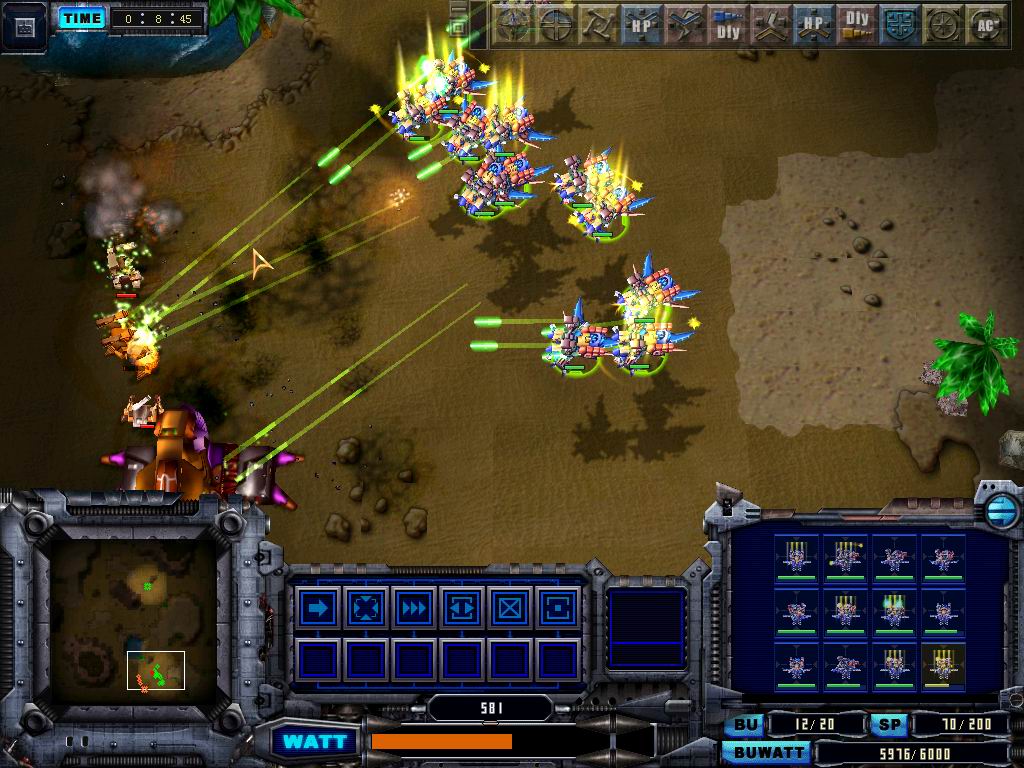Activate the crossed-box command button

509,608
